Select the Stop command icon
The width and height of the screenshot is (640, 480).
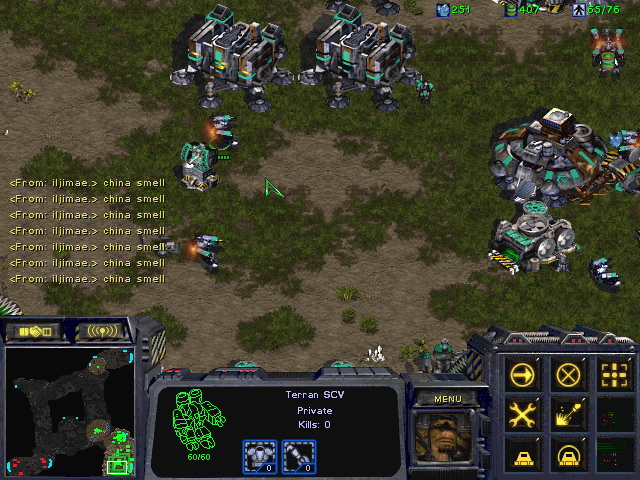click(568, 376)
